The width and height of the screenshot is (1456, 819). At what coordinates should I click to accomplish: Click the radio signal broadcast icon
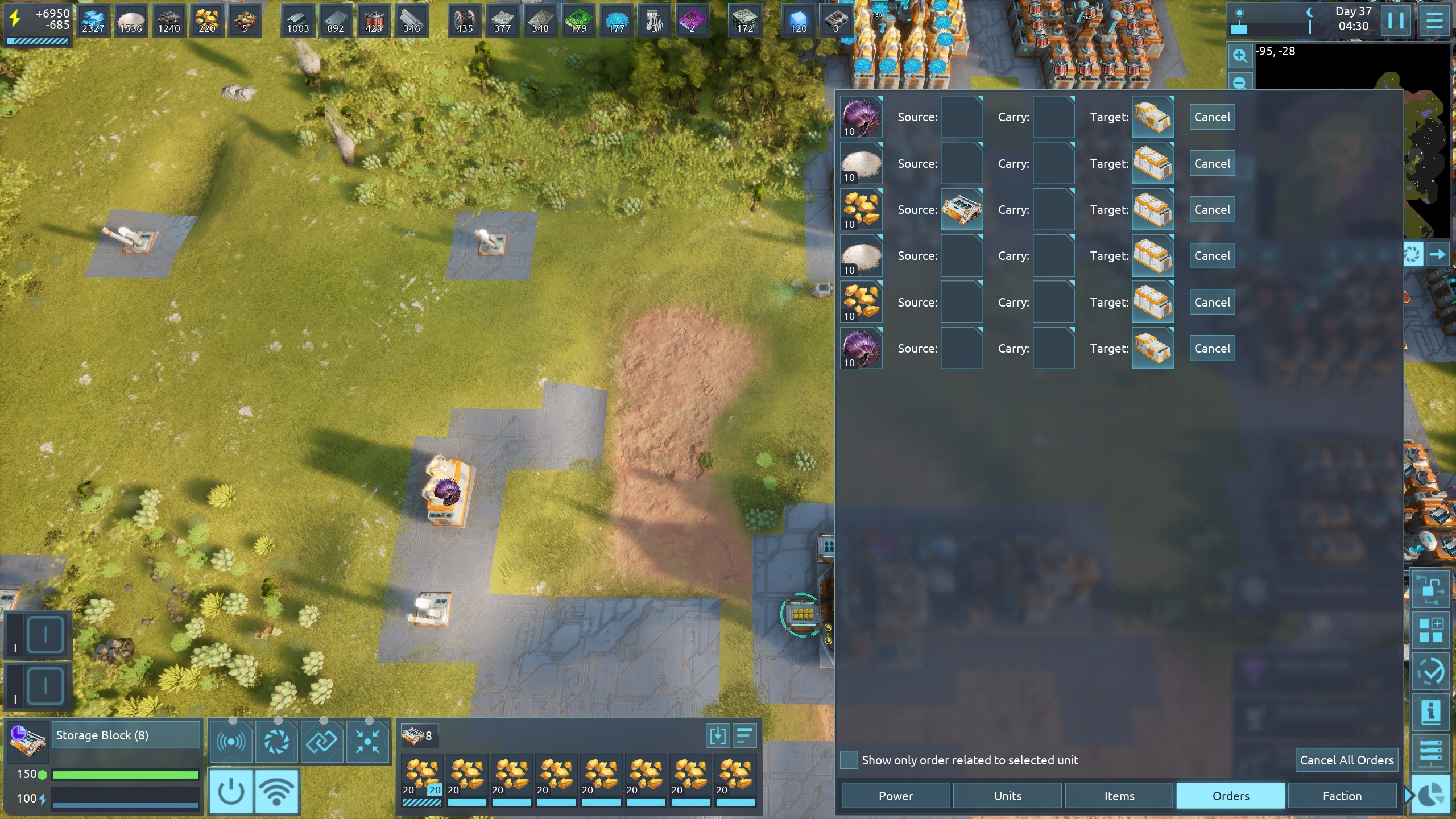pos(231,741)
